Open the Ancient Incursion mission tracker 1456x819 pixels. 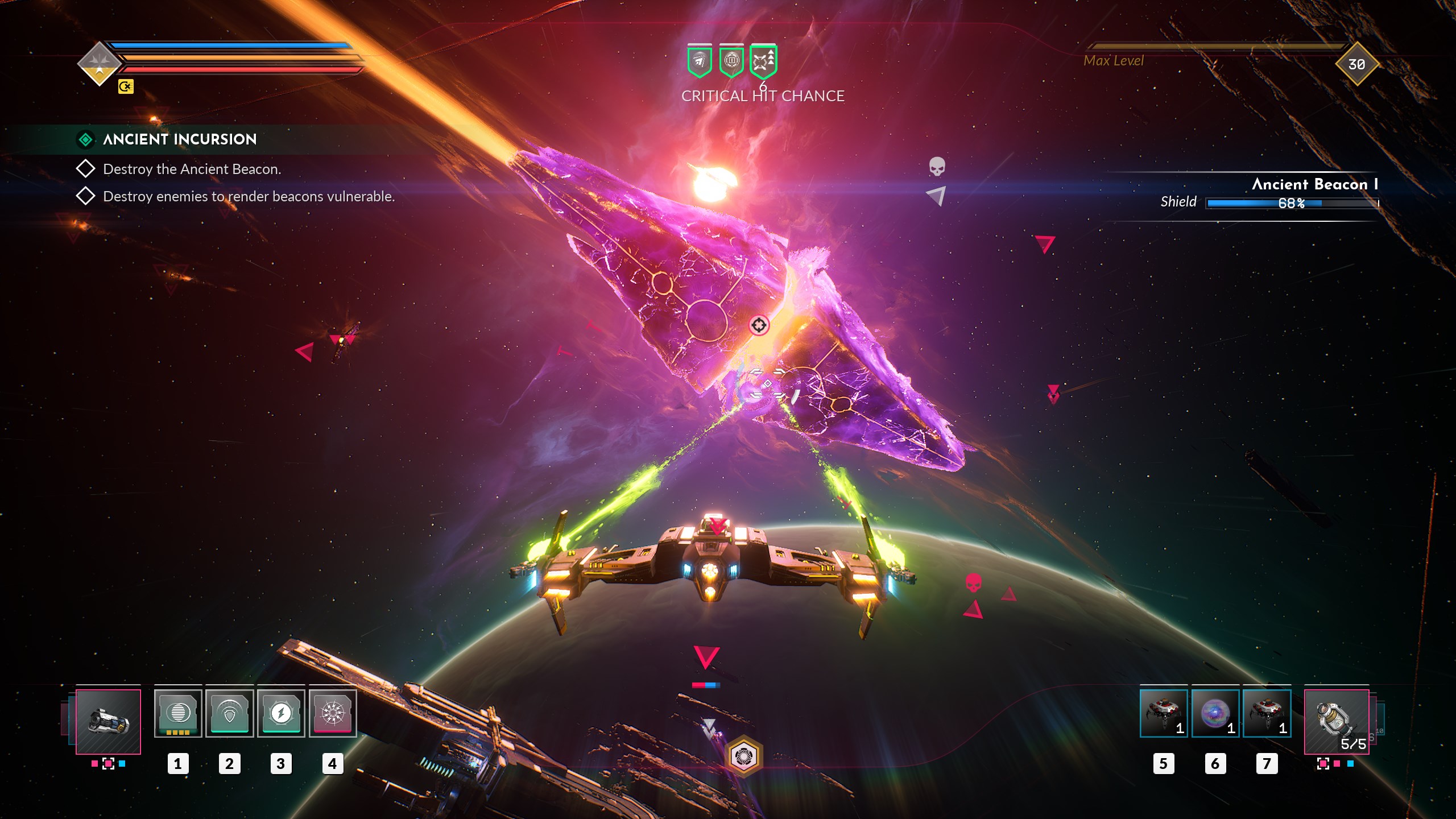(x=179, y=139)
